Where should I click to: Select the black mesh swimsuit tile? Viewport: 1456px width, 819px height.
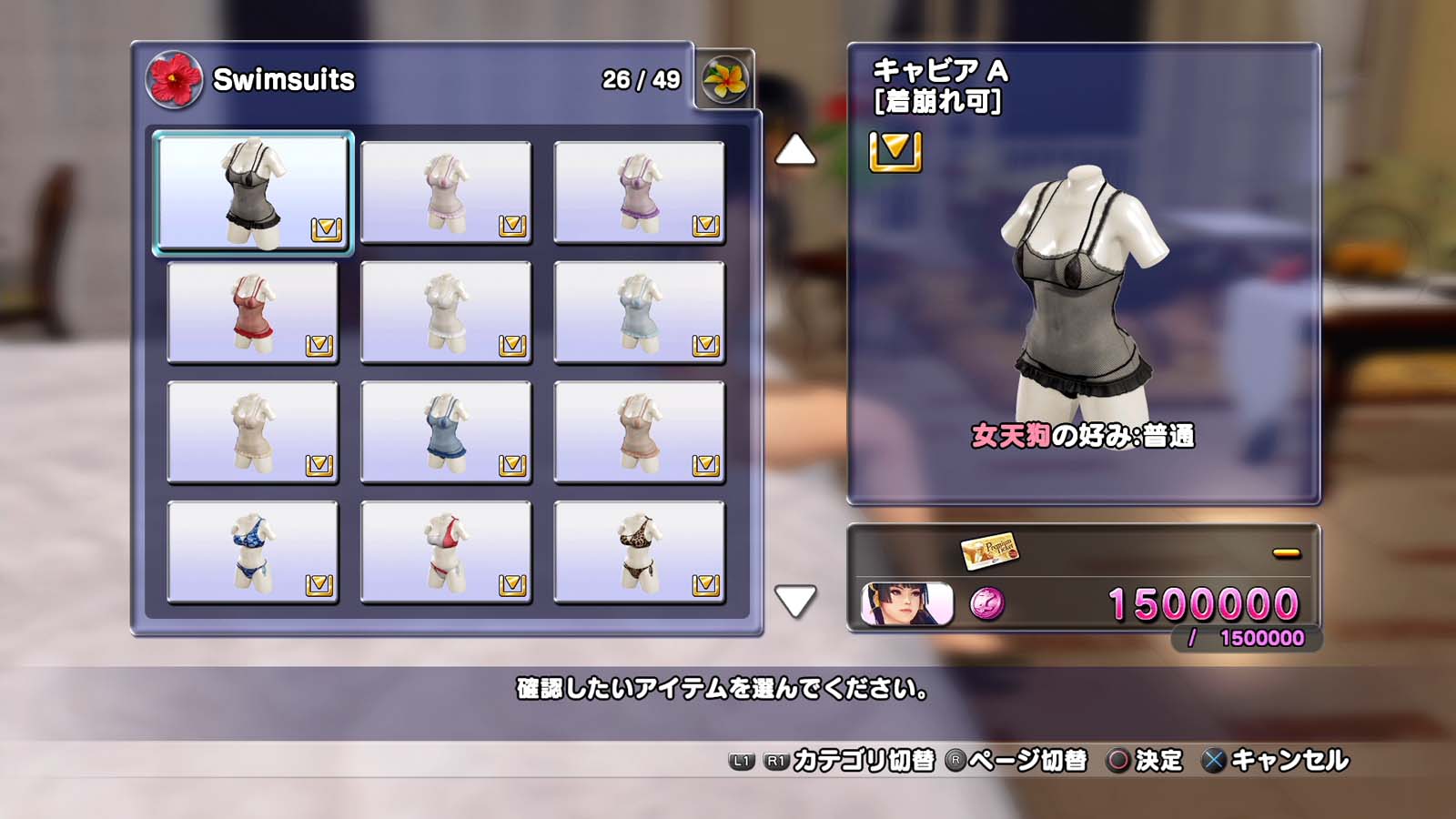253,192
